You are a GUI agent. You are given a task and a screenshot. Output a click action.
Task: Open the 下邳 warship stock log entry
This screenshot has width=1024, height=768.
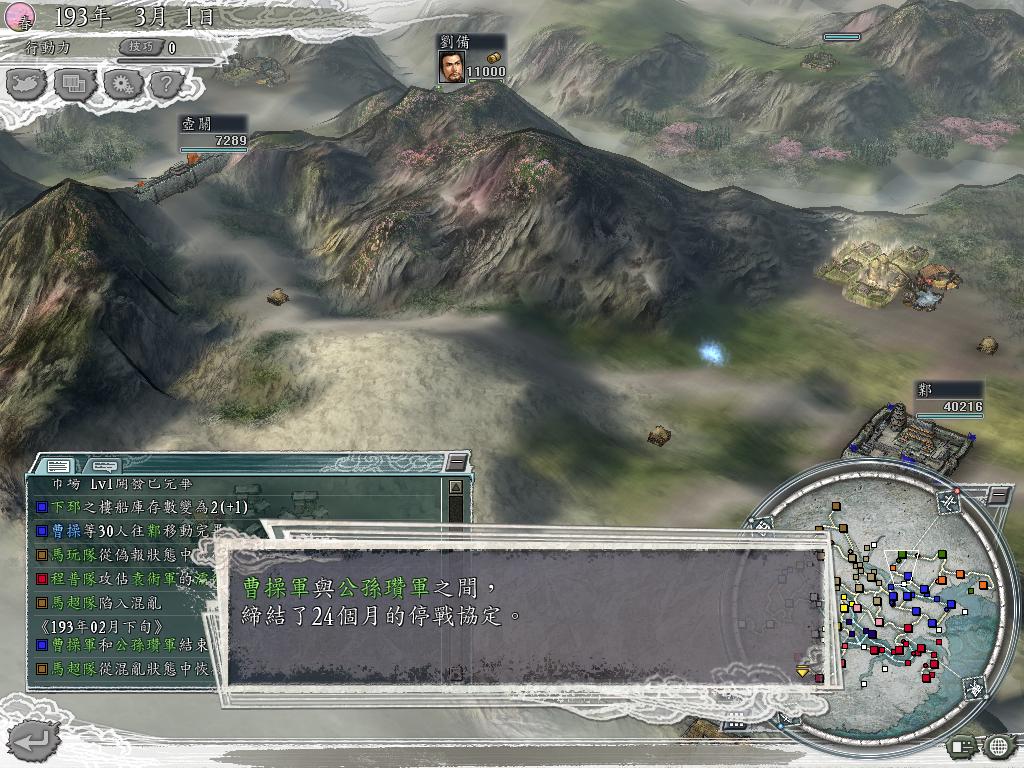coord(140,507)
